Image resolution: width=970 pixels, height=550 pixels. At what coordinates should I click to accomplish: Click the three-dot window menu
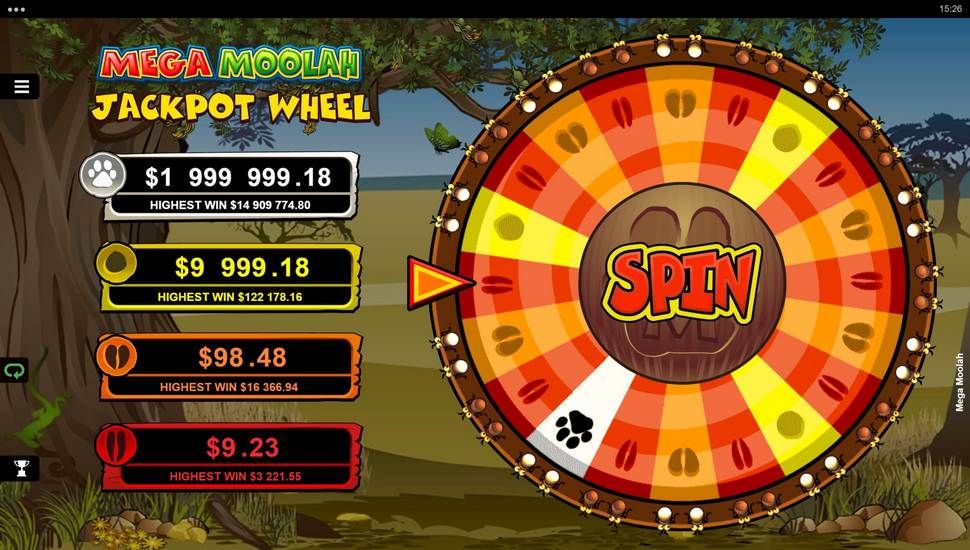tap(15, 8)
